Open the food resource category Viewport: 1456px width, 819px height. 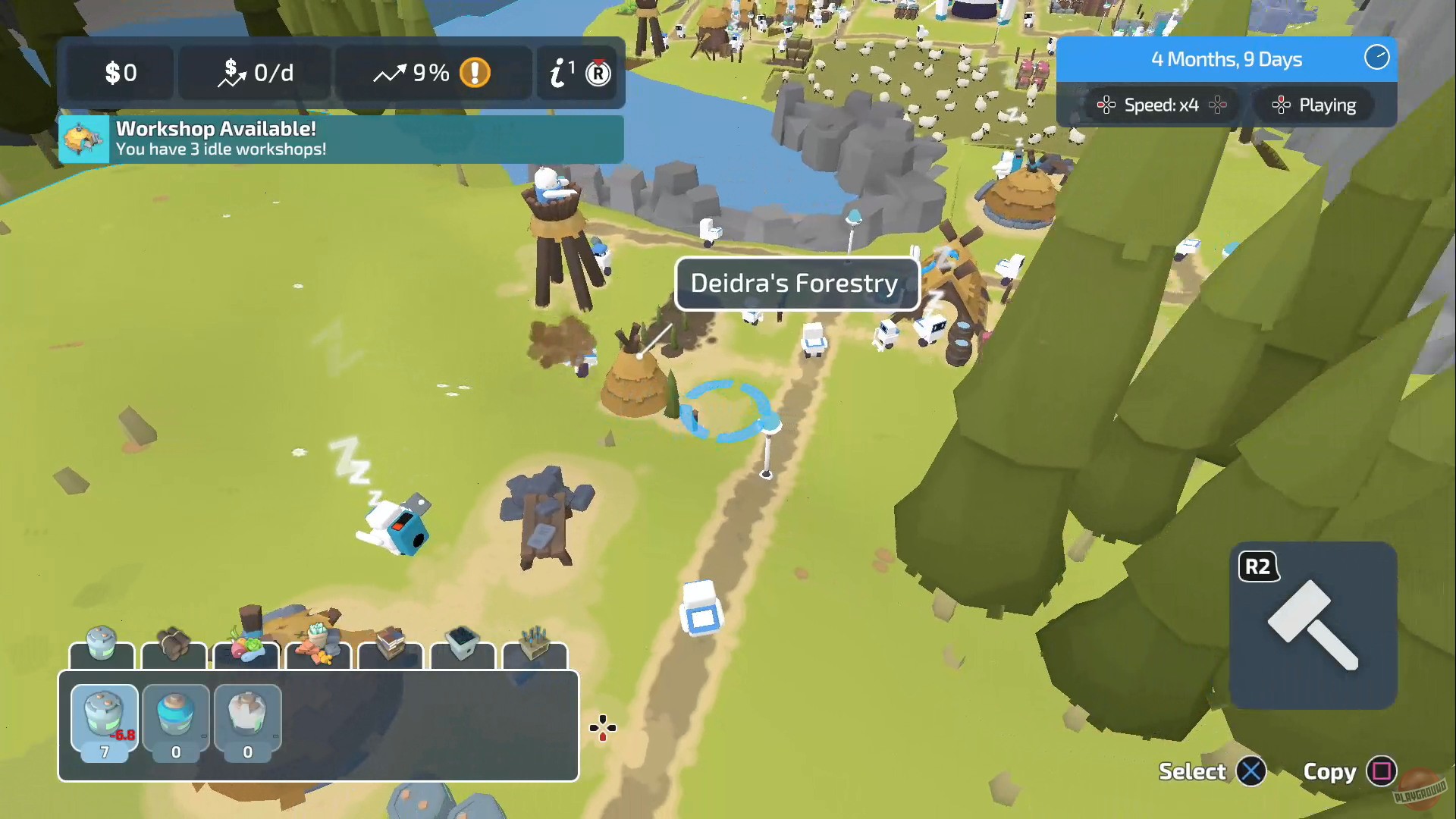coord(244,651)
